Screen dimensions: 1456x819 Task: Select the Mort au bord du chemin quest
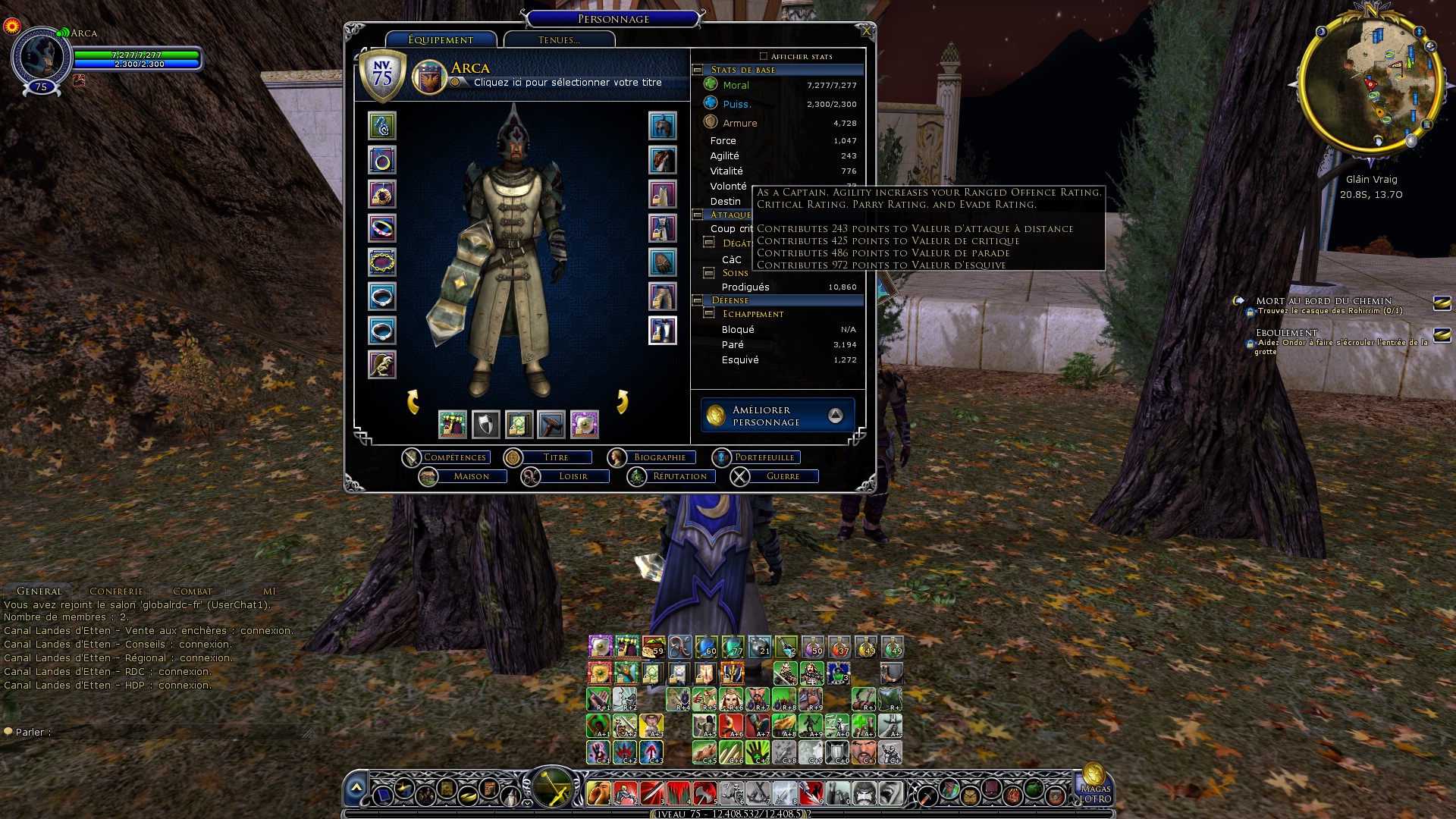pyautogui.click(x=1323, y=301)
